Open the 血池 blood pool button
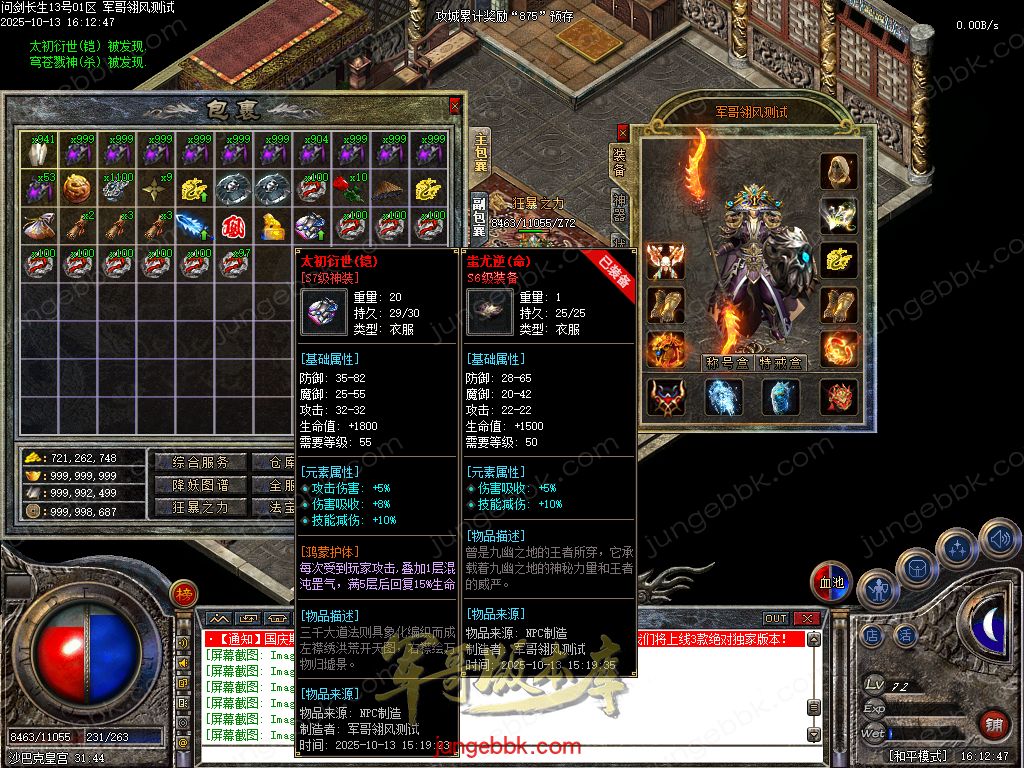 point(830,582)
